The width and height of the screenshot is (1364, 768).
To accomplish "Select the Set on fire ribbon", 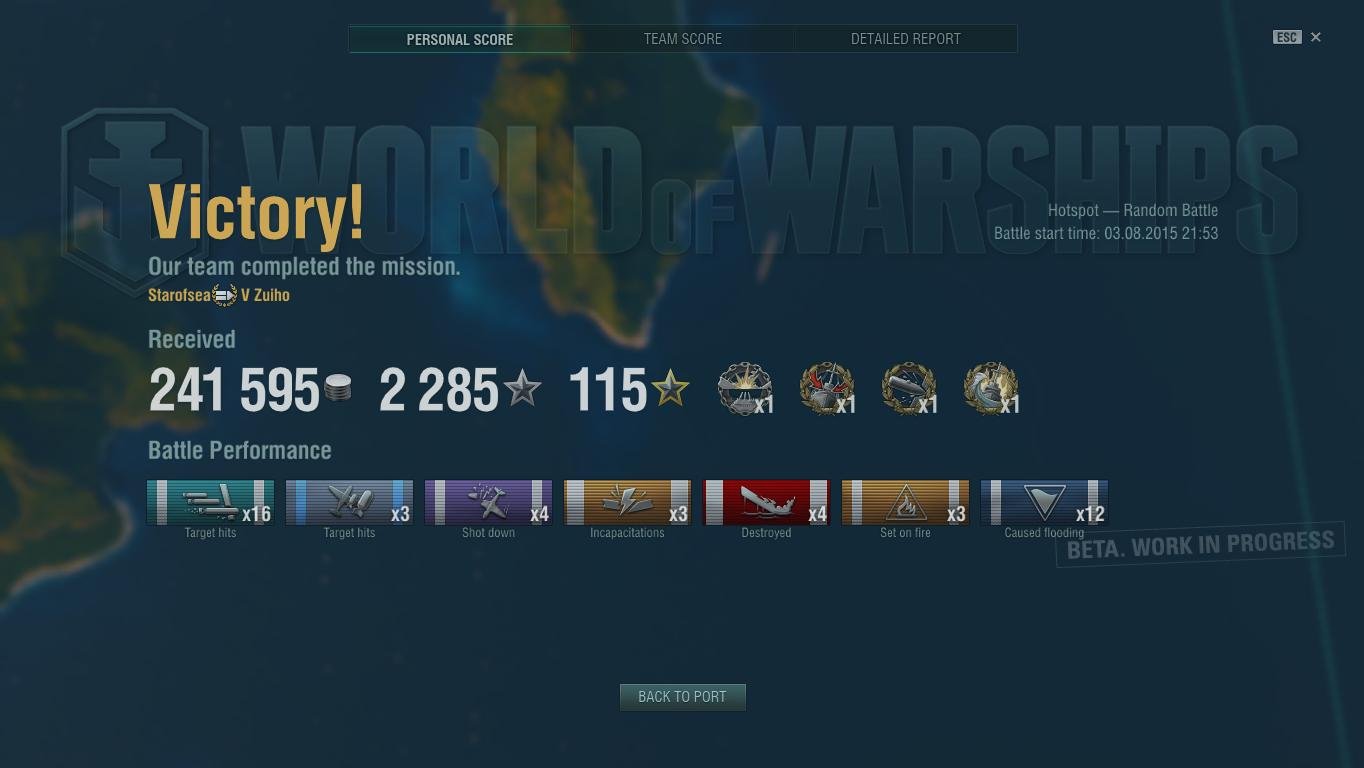I will tap(905, 503).
